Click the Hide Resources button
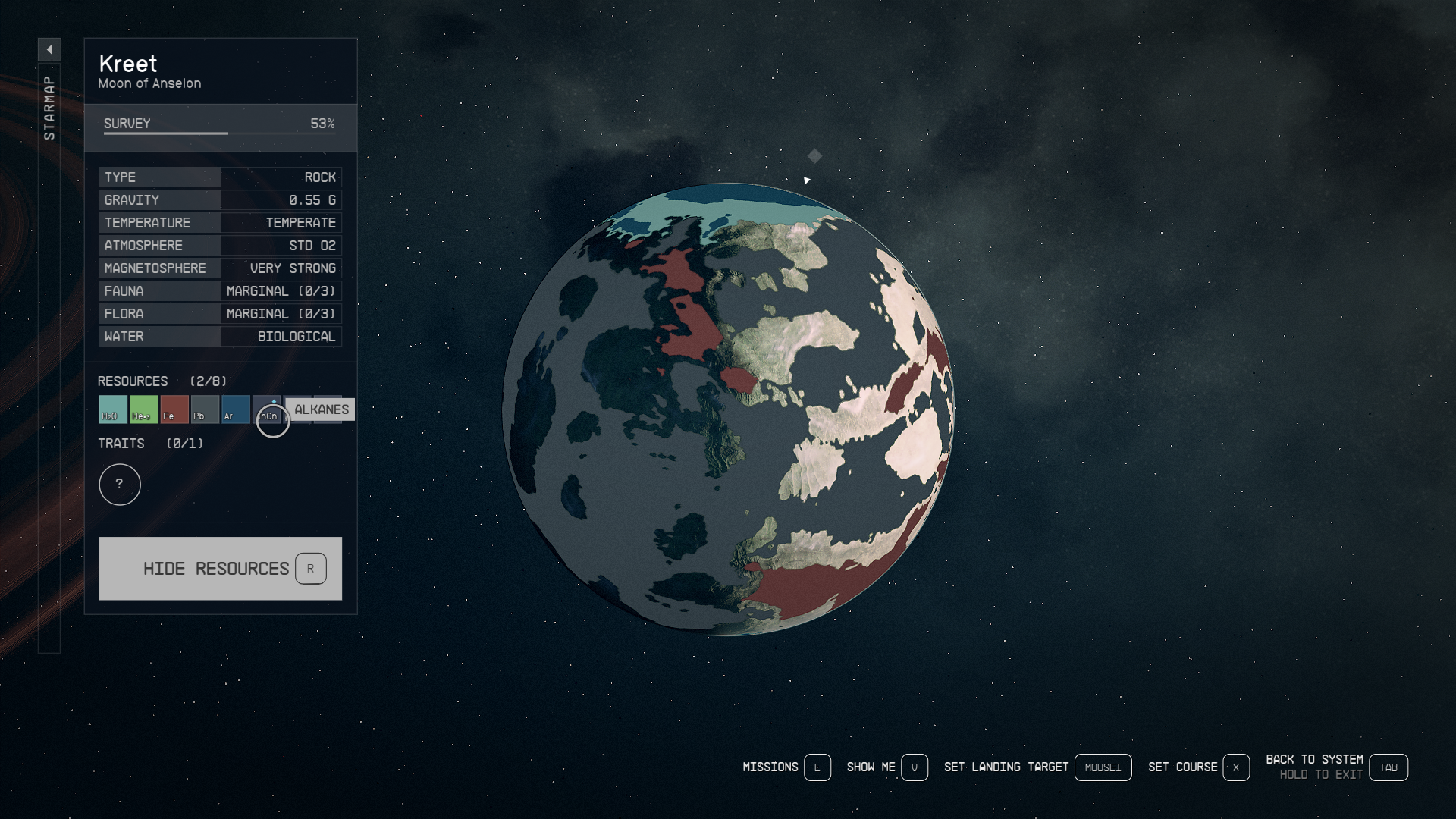 click(220, 569)
